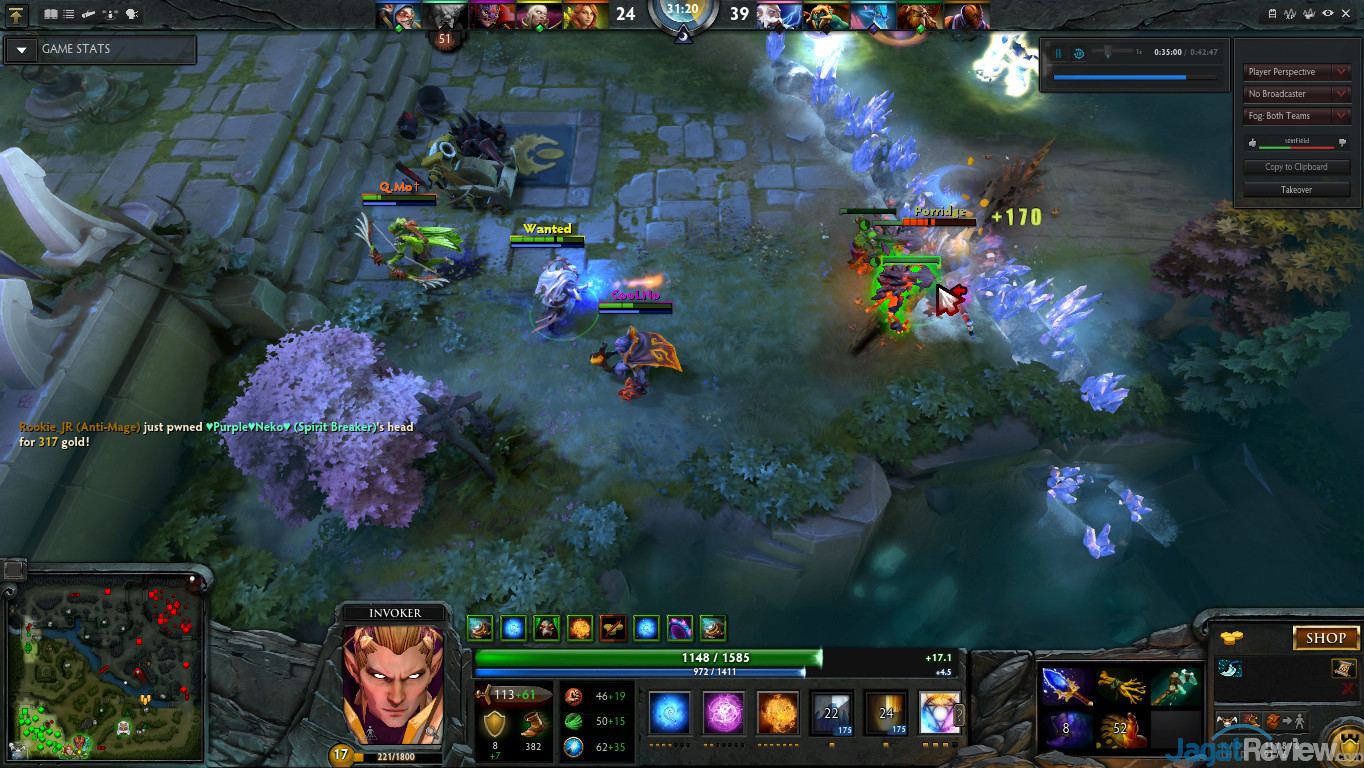
Task: Open the Shop panel
Action: click(1326, 638)
